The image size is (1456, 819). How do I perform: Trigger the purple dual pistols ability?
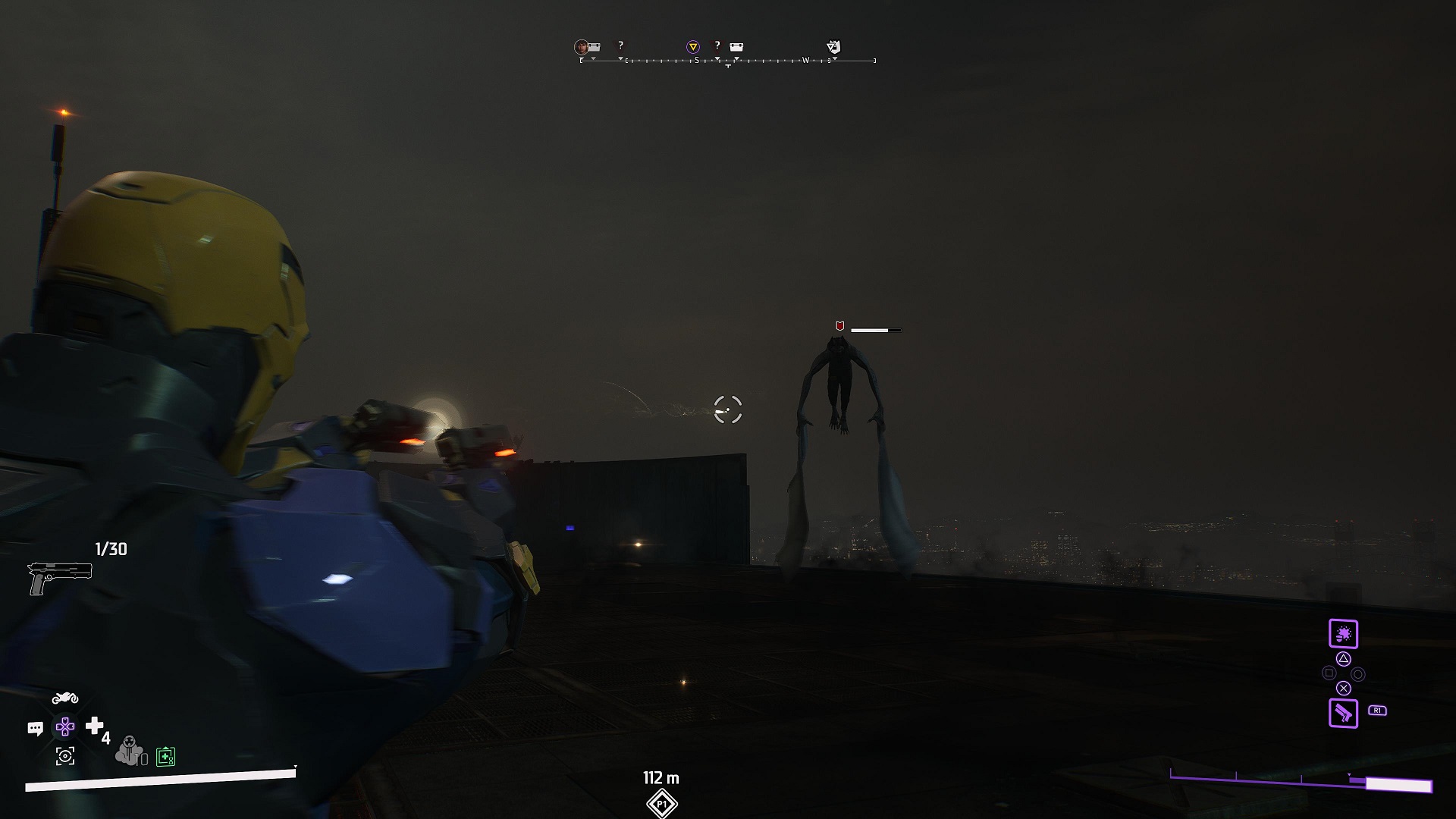(1343, 714)
